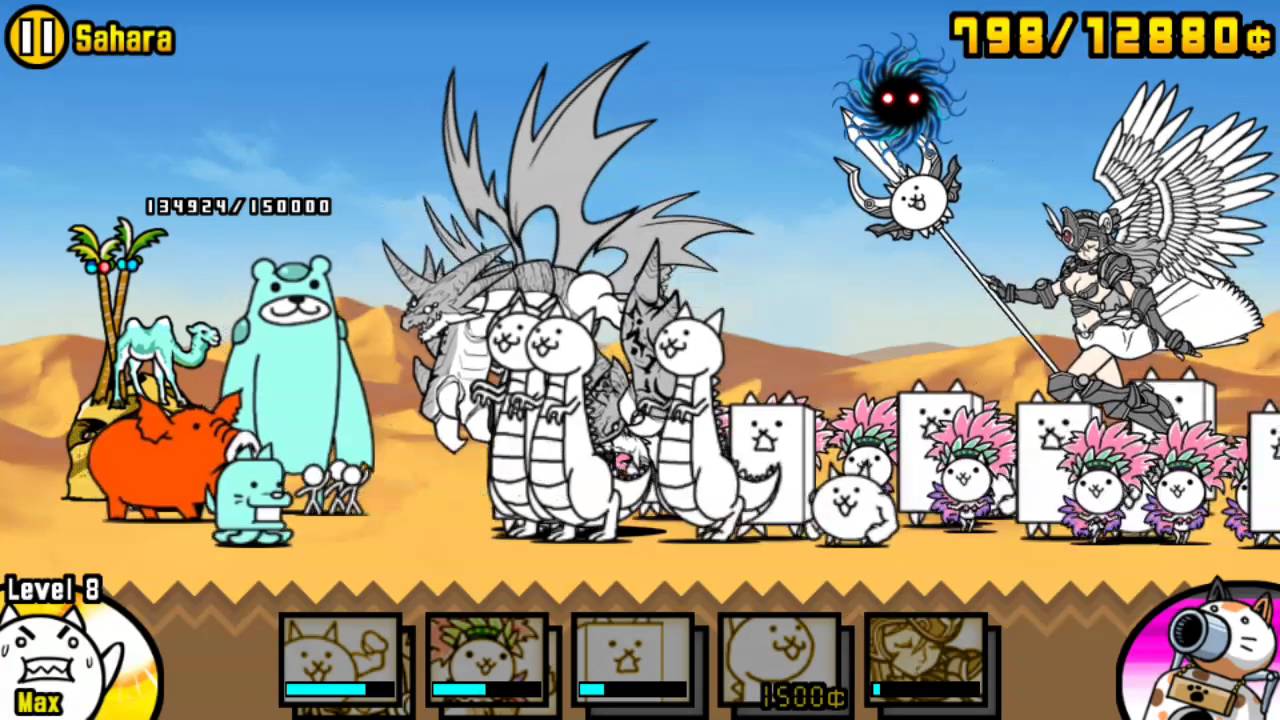Select the Sahara stage title
This screenshot has width=1280, height=720.
coord(122,38)
